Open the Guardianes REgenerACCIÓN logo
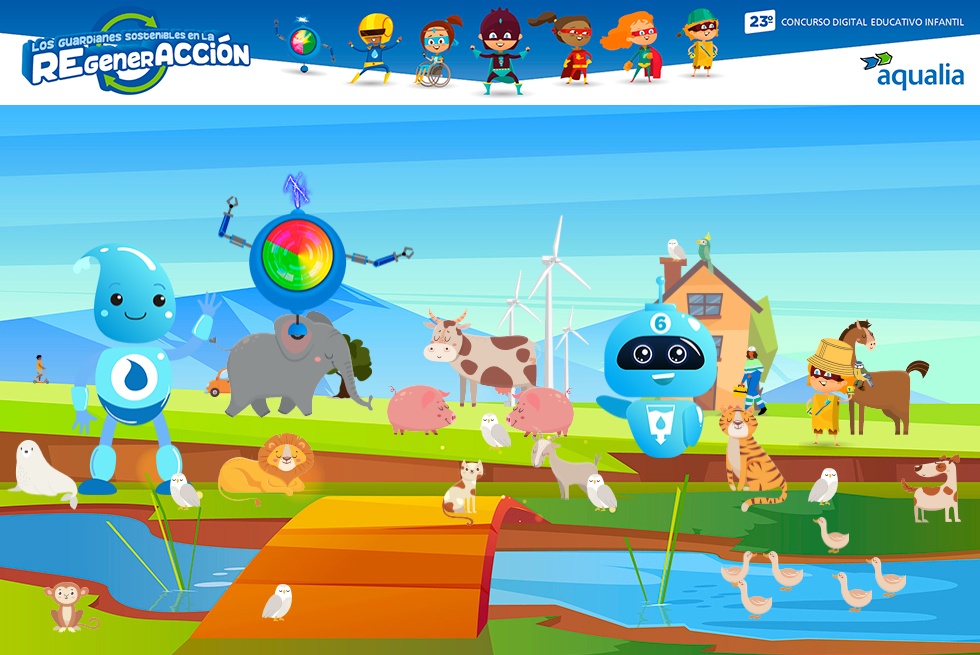 pos(137,56)
